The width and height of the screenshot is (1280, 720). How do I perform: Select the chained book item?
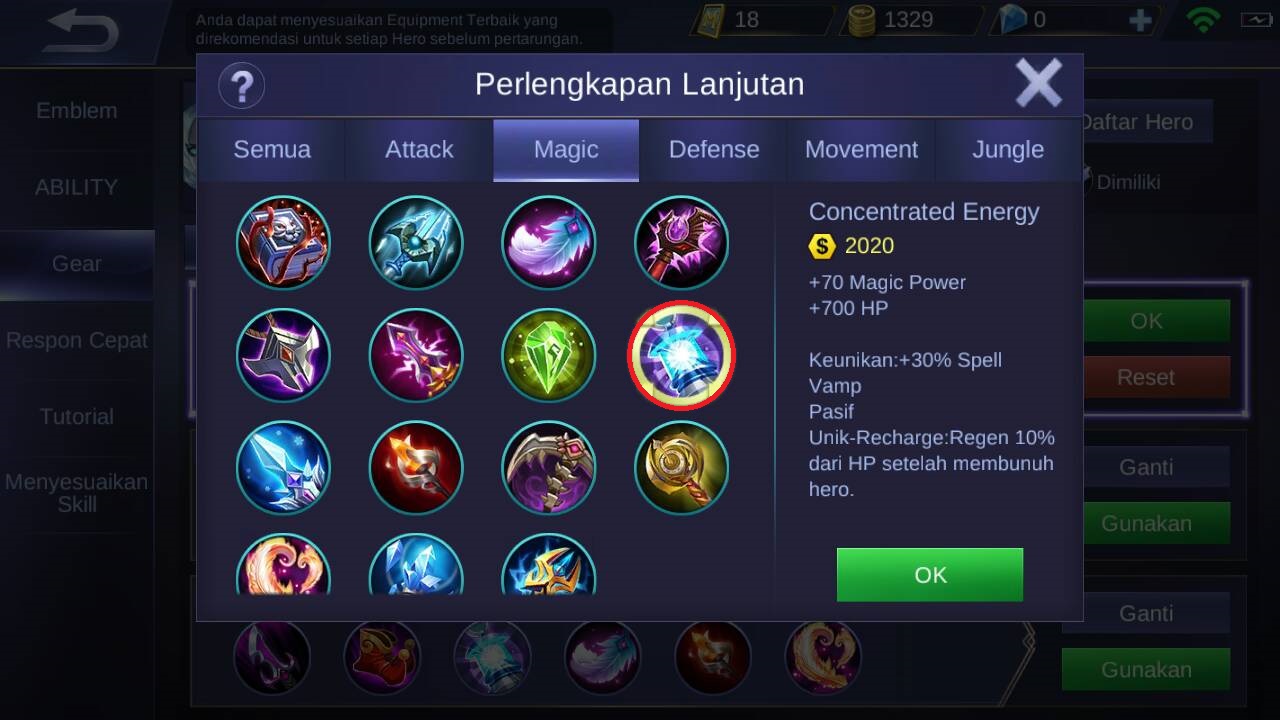[283, 243]
